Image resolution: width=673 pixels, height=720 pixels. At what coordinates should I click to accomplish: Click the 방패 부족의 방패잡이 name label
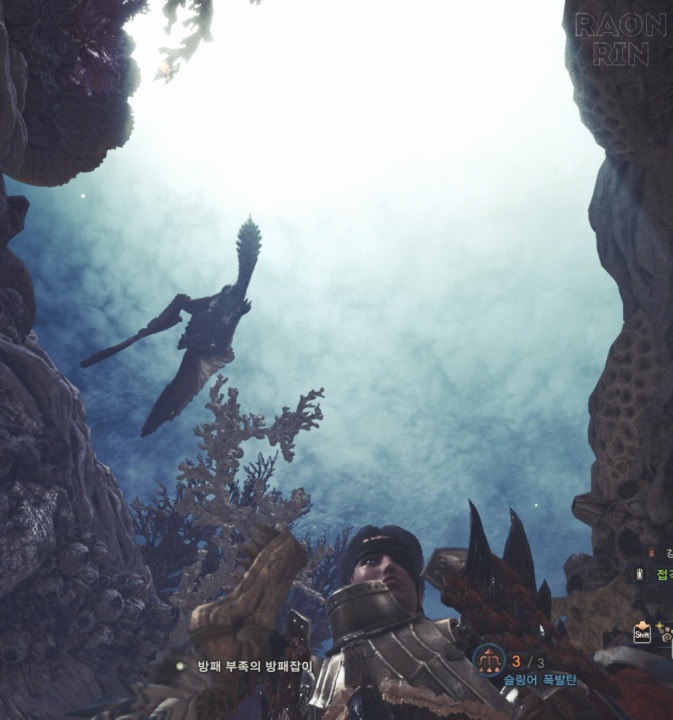coord(254,665)
